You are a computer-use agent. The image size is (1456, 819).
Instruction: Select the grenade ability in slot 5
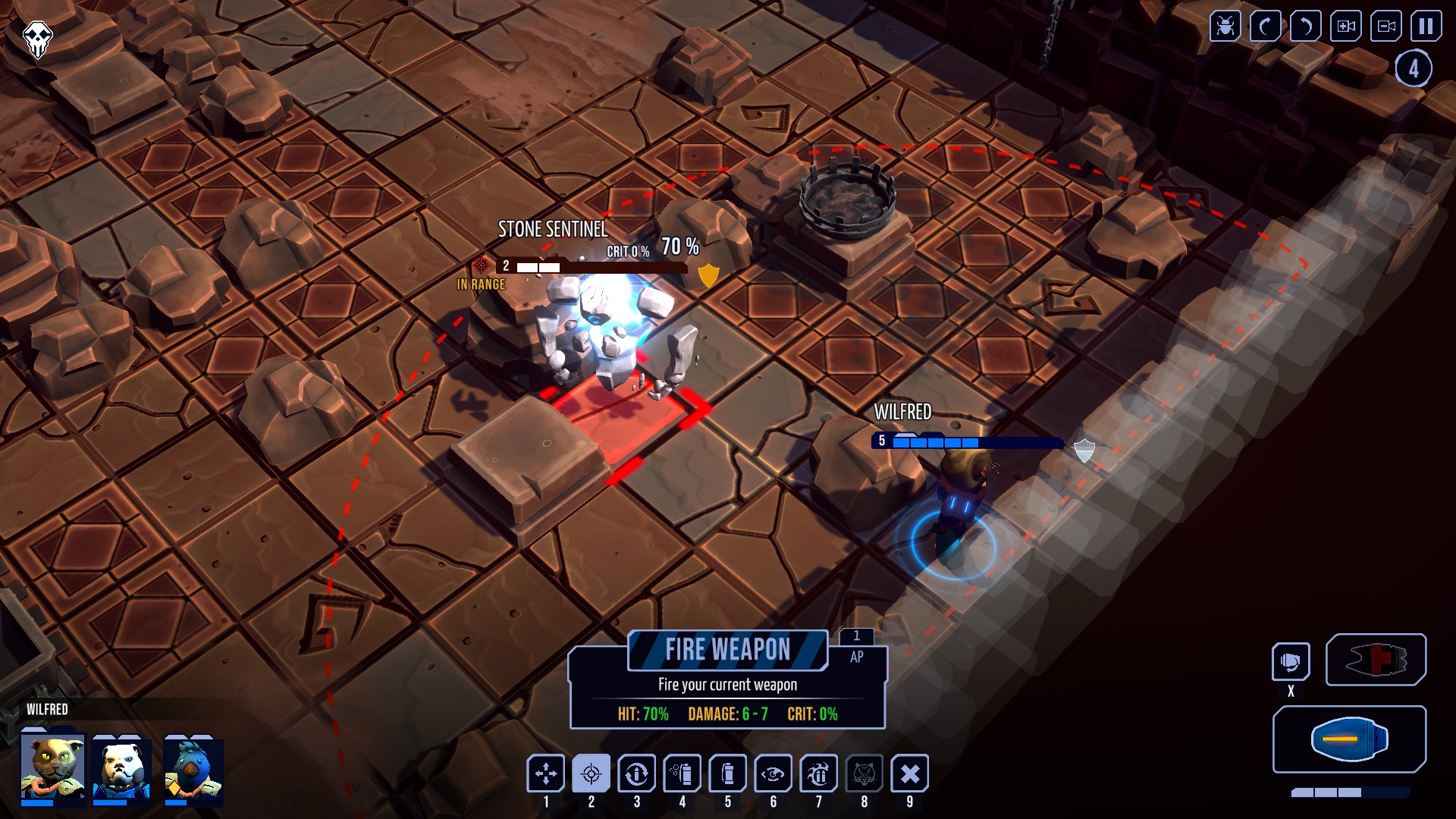[x=727, y=773]
